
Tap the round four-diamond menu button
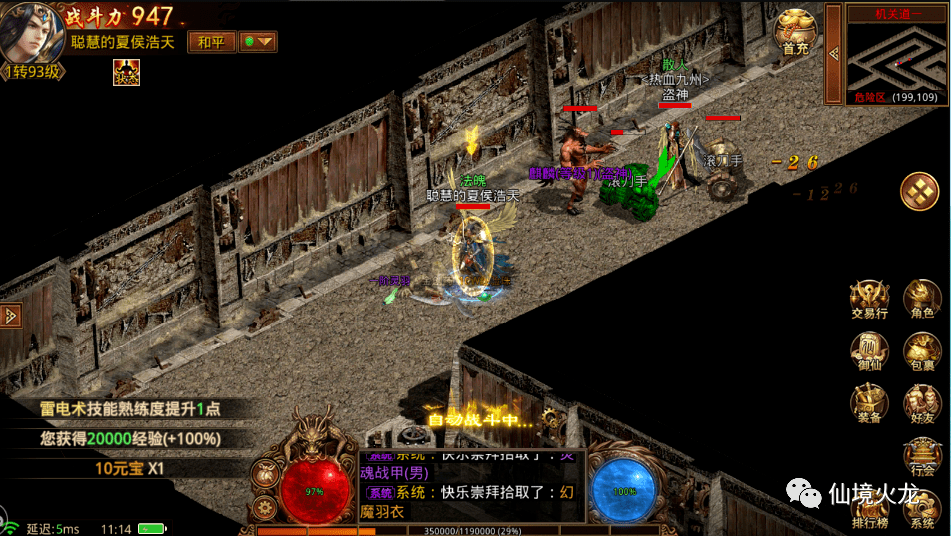coord(919,191)
